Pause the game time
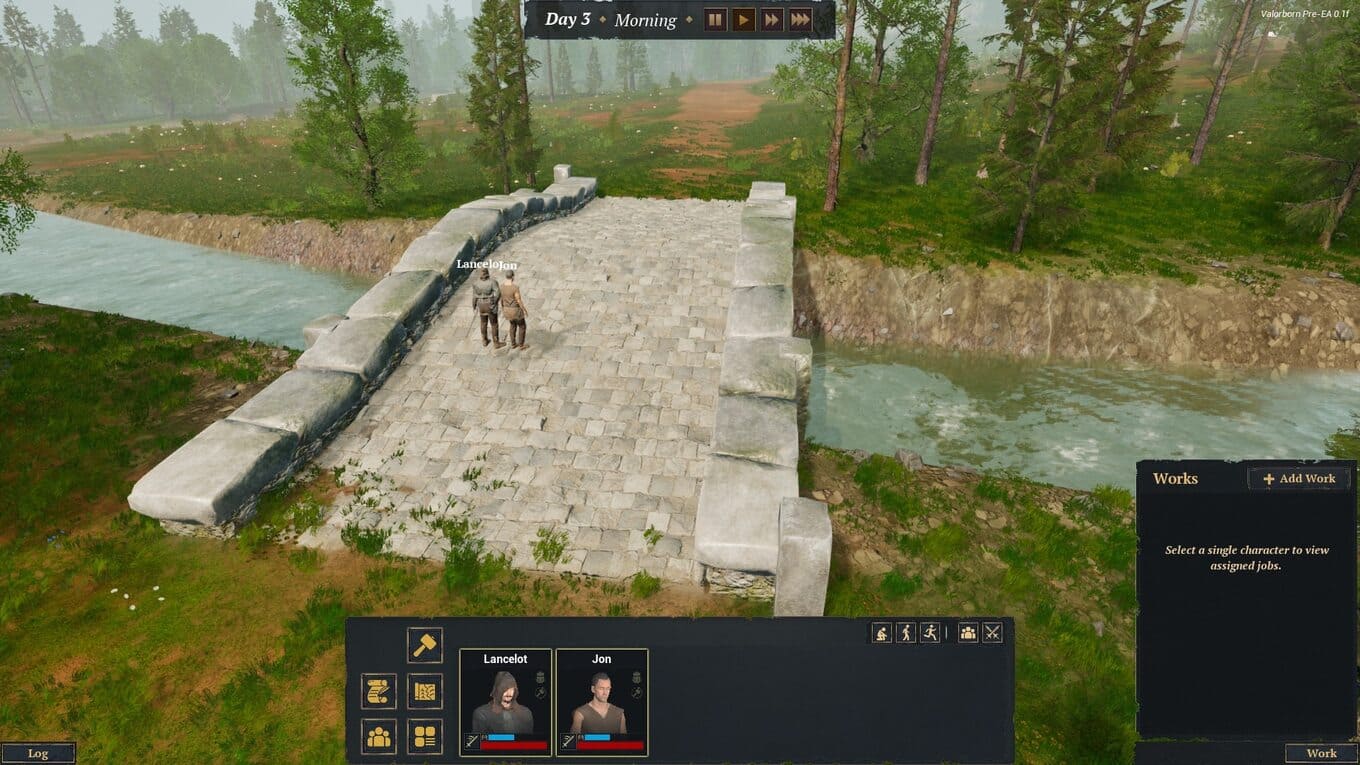1360x765 pixels. pyautogui.click(x=715, y=20)
